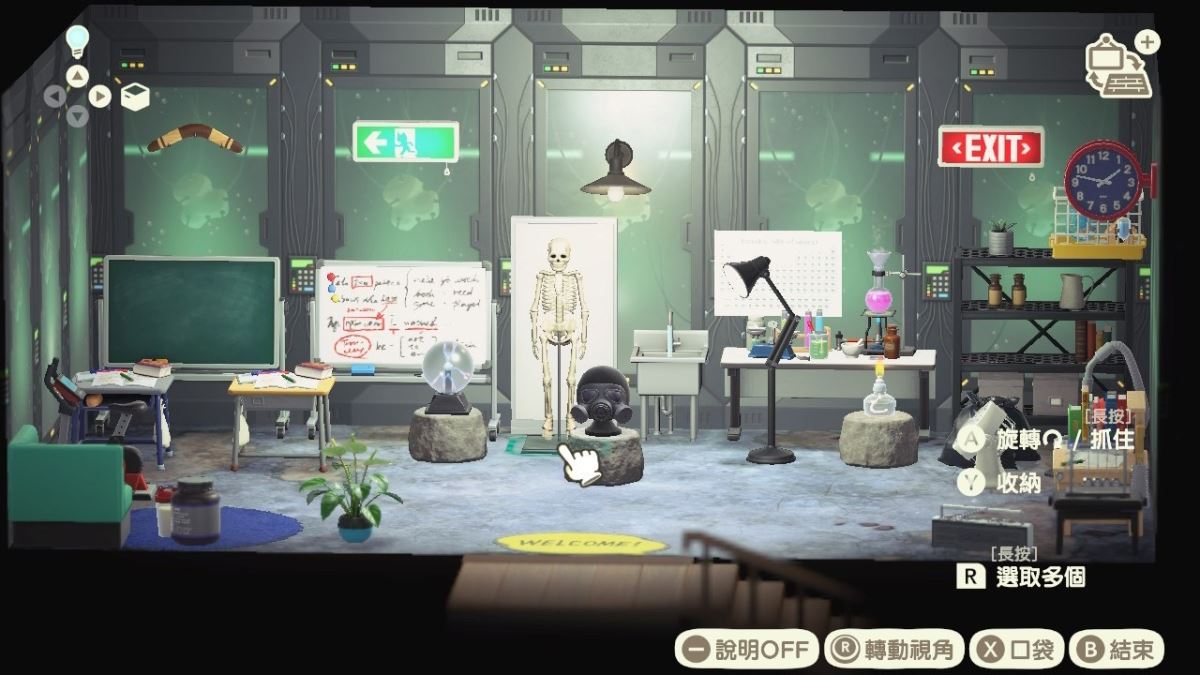The image size is (1200, 675).
Task: End decorating with the 結束 button
Action: point(1116,650)
